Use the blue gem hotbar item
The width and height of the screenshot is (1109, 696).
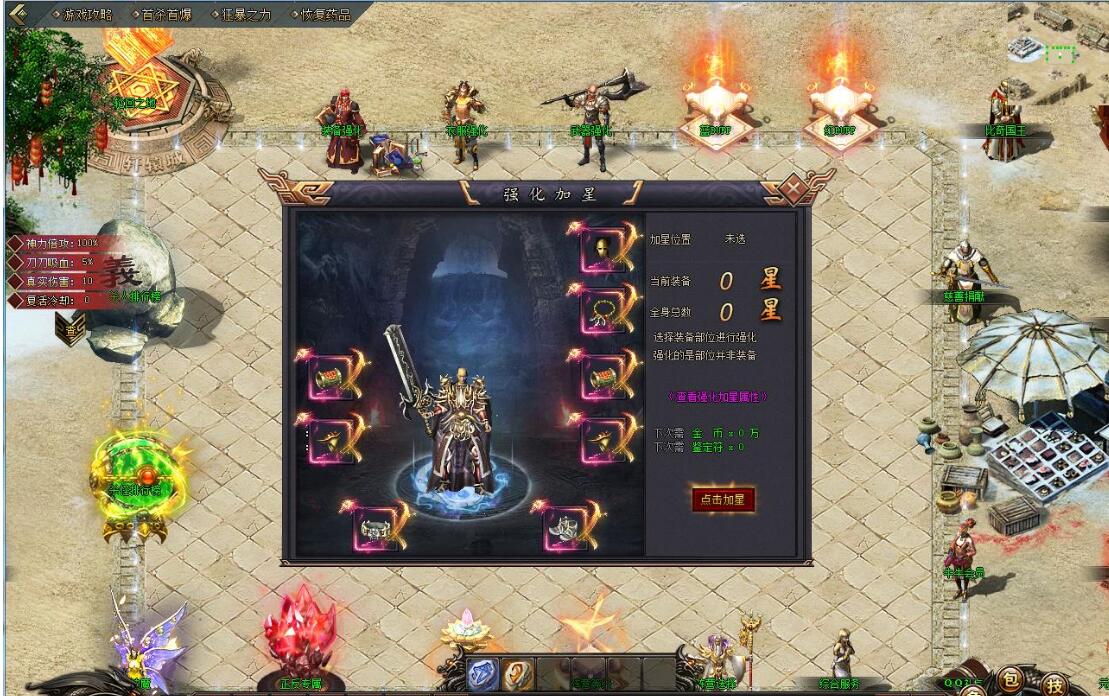483,675
